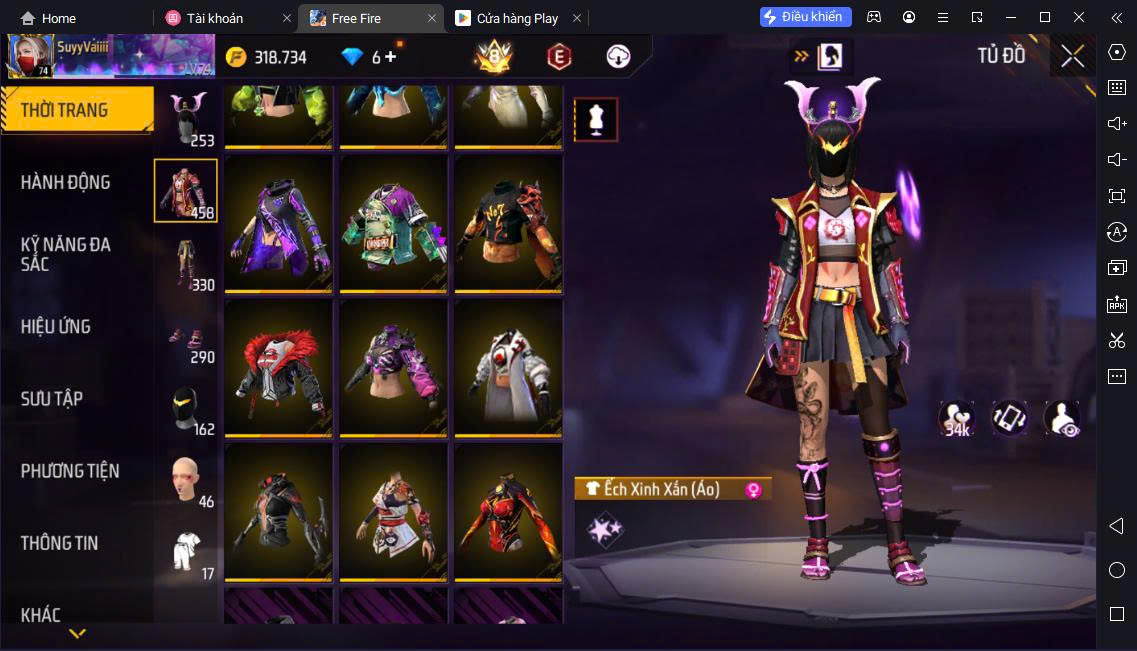
Task: Close the Free Fire emulator tab
Action: (x=432, y=18)
